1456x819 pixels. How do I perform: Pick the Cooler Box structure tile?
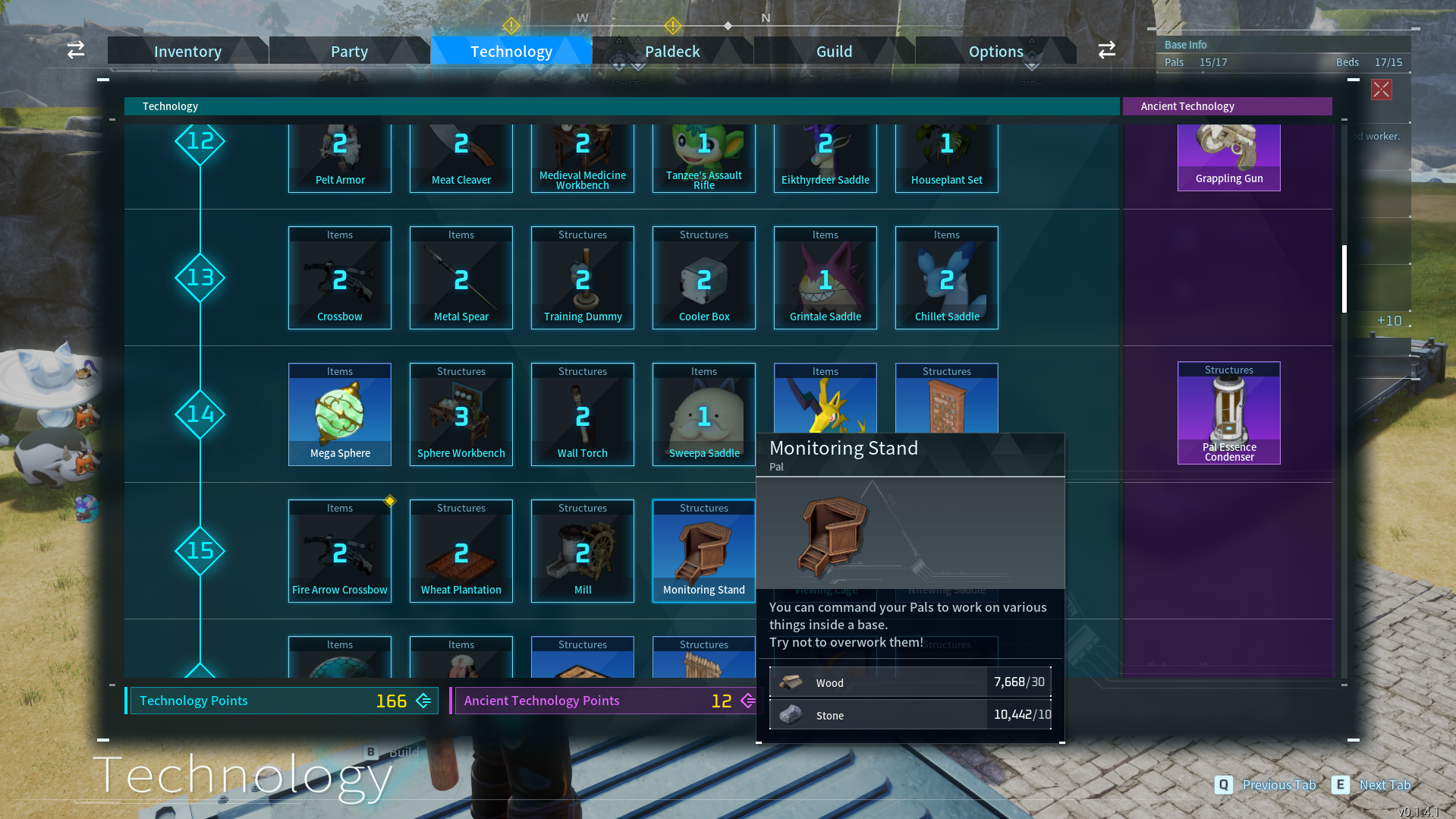tap(704, 279)
